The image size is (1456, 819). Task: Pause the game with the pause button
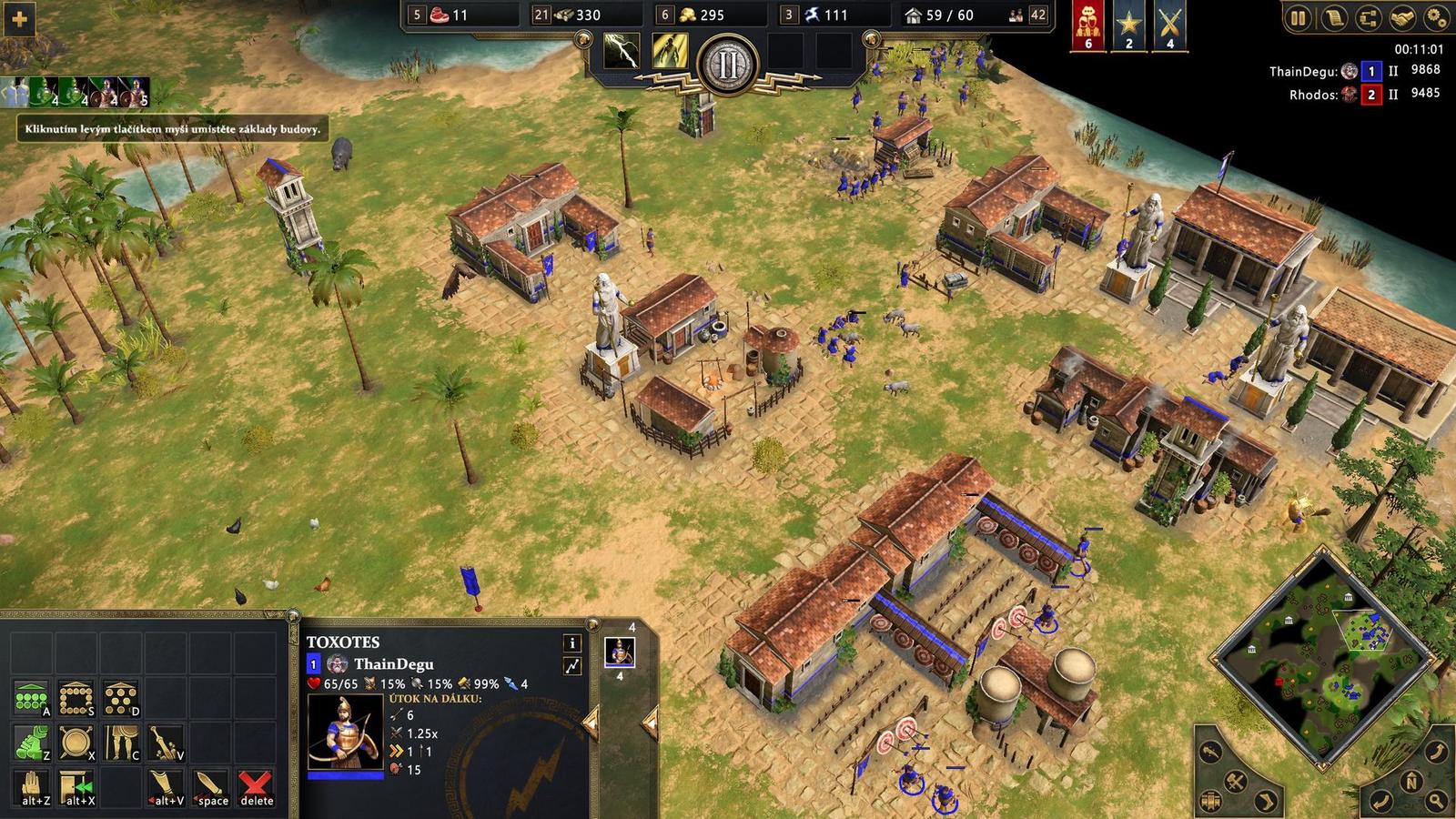tap(1296, 16)
